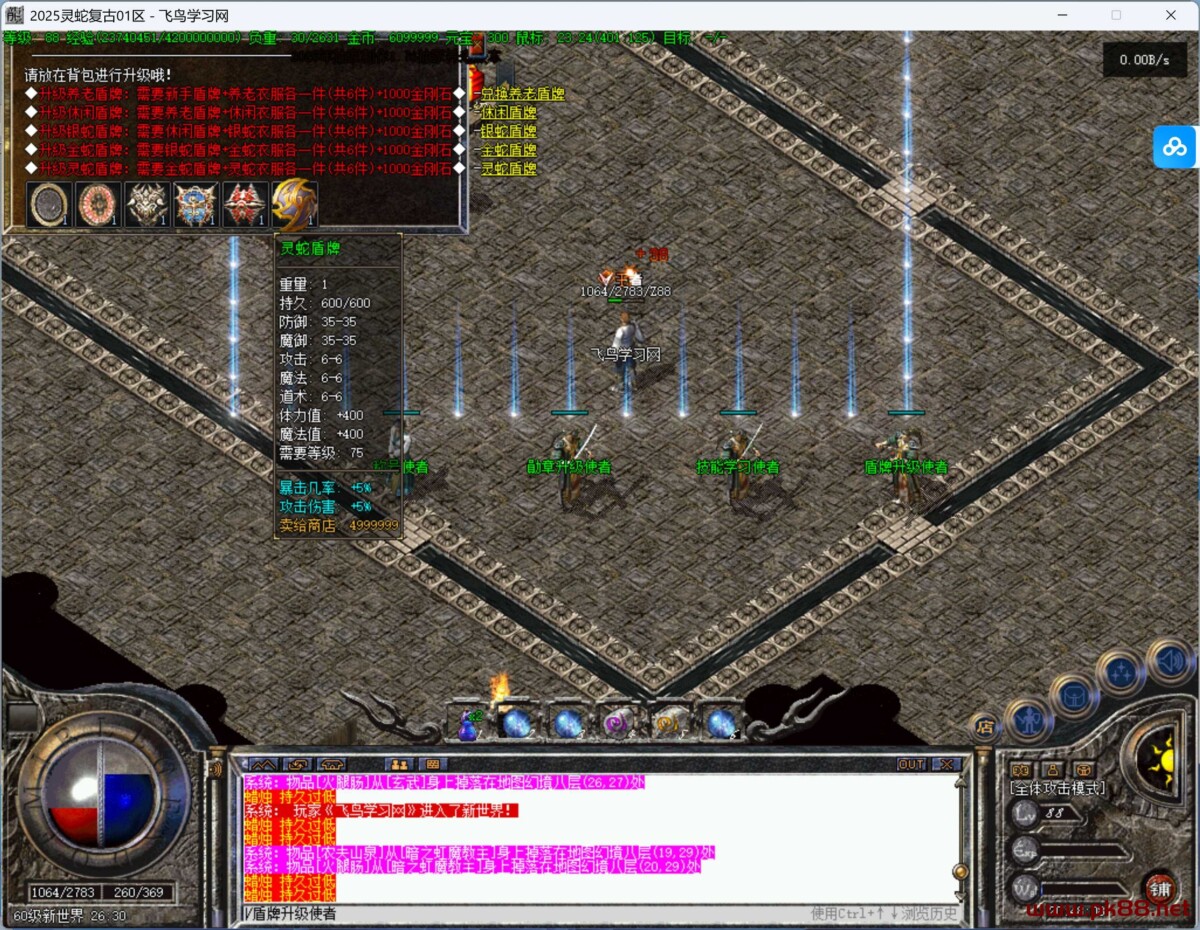Select the 银蛇盾牌 upgrade link

[508, 131]
